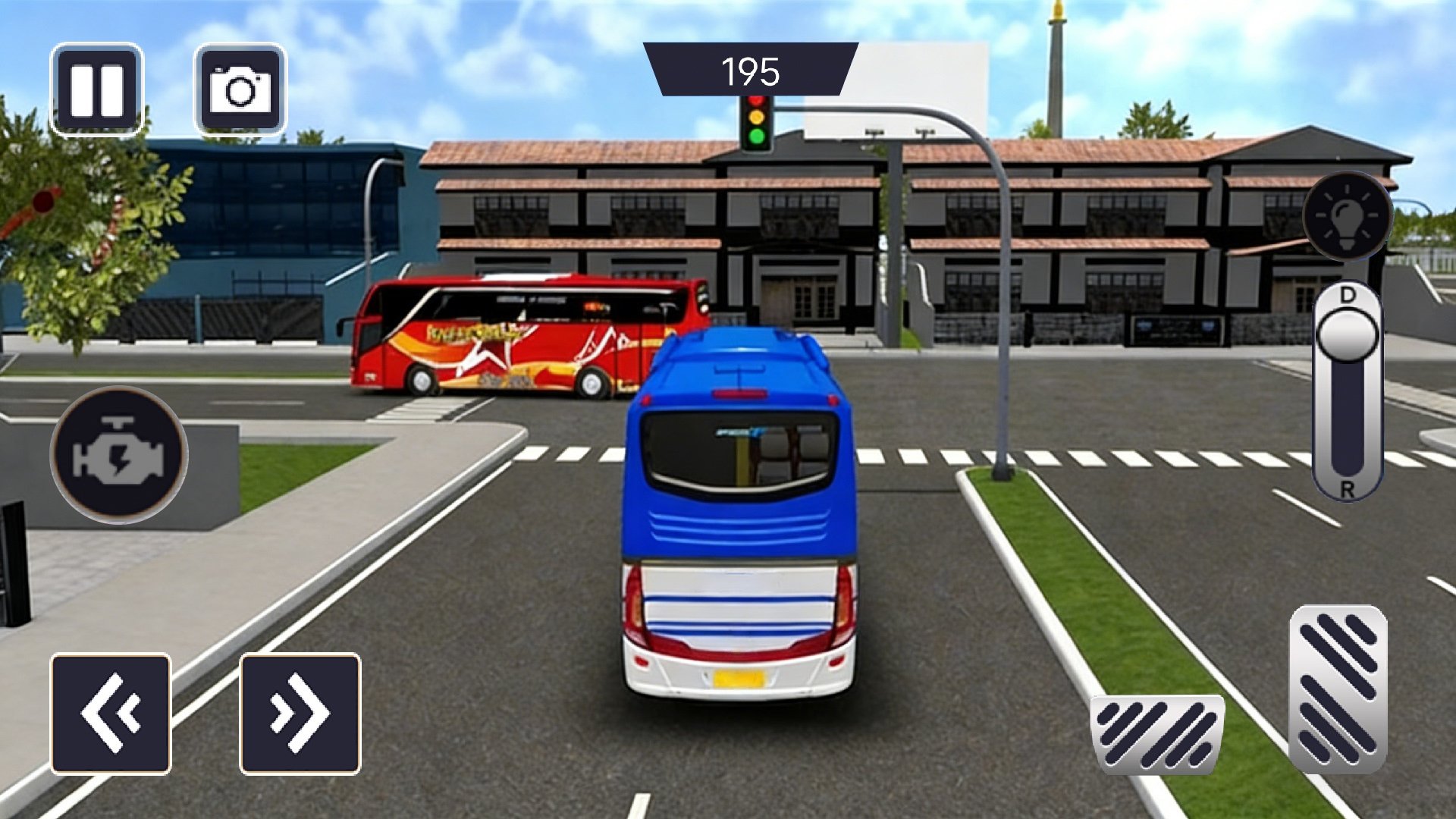Toggle the headlights bulb button
Image resolution: width=1456 pixels, height=819 pixels.
[1348, 216]
